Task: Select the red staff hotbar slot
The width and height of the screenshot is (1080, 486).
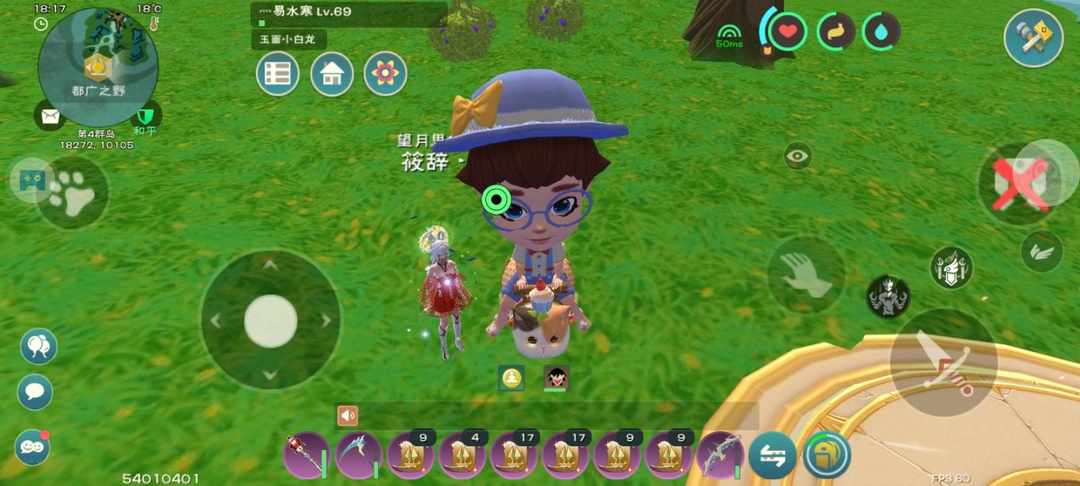Action: (307, 455)
